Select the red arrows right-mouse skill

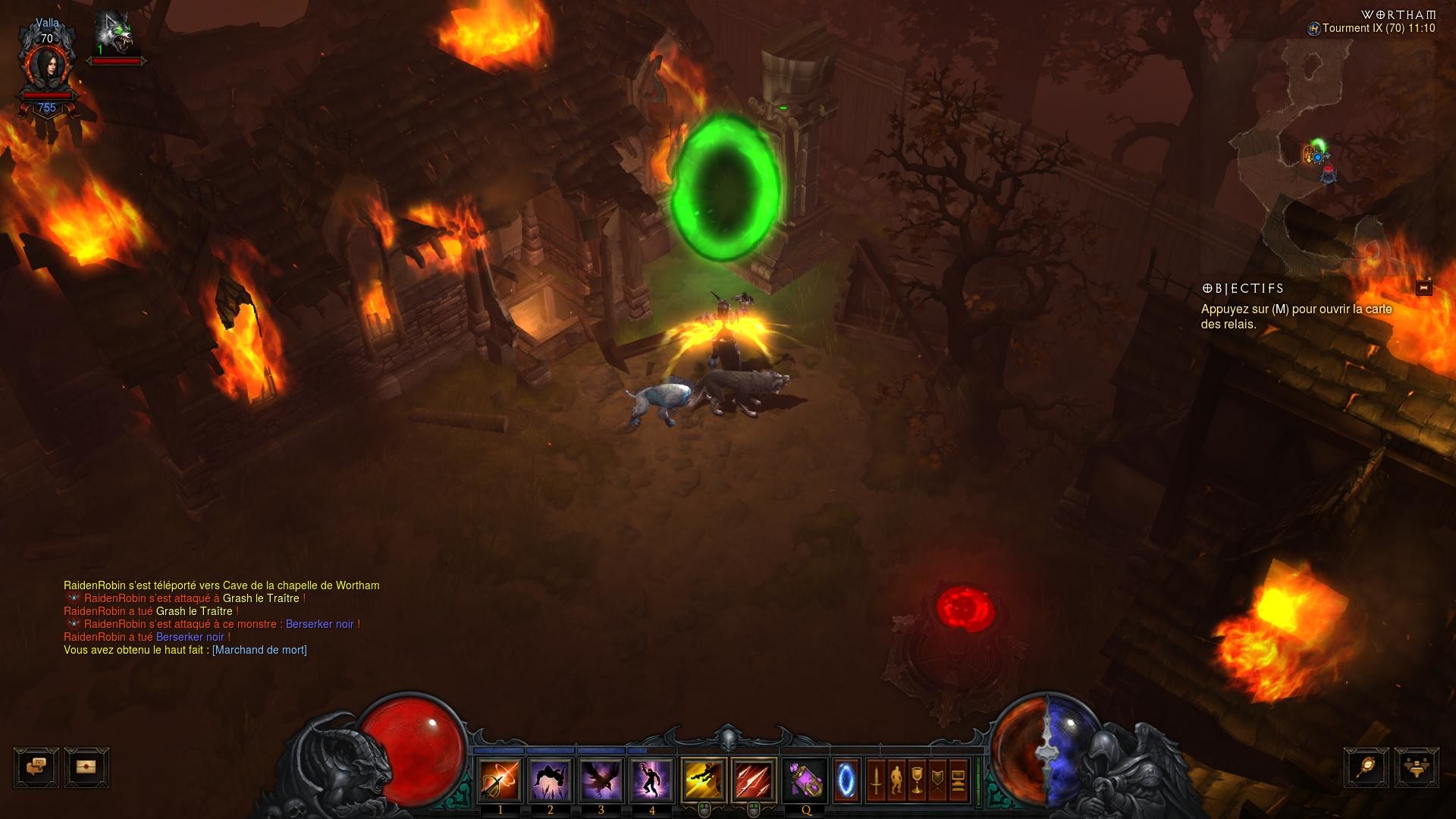(x=754, y=780)
